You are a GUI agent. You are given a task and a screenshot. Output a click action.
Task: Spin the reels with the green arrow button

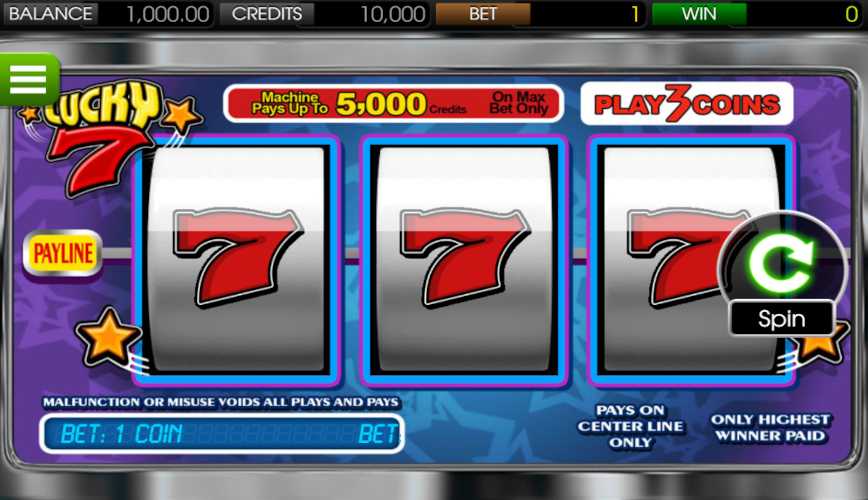coord(782,263)
